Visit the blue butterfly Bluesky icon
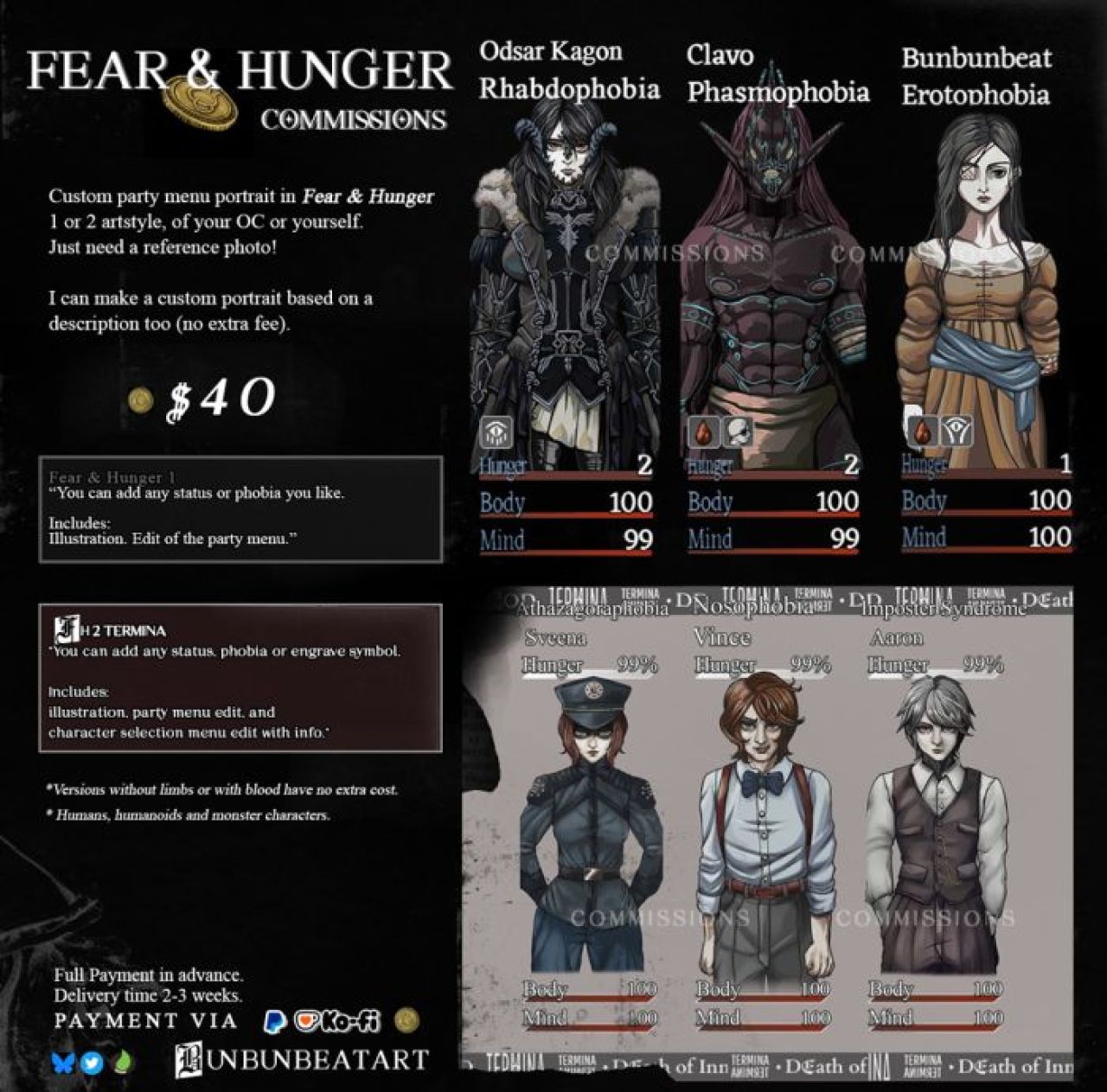 pyautogui.click(x=64, y=1062)
